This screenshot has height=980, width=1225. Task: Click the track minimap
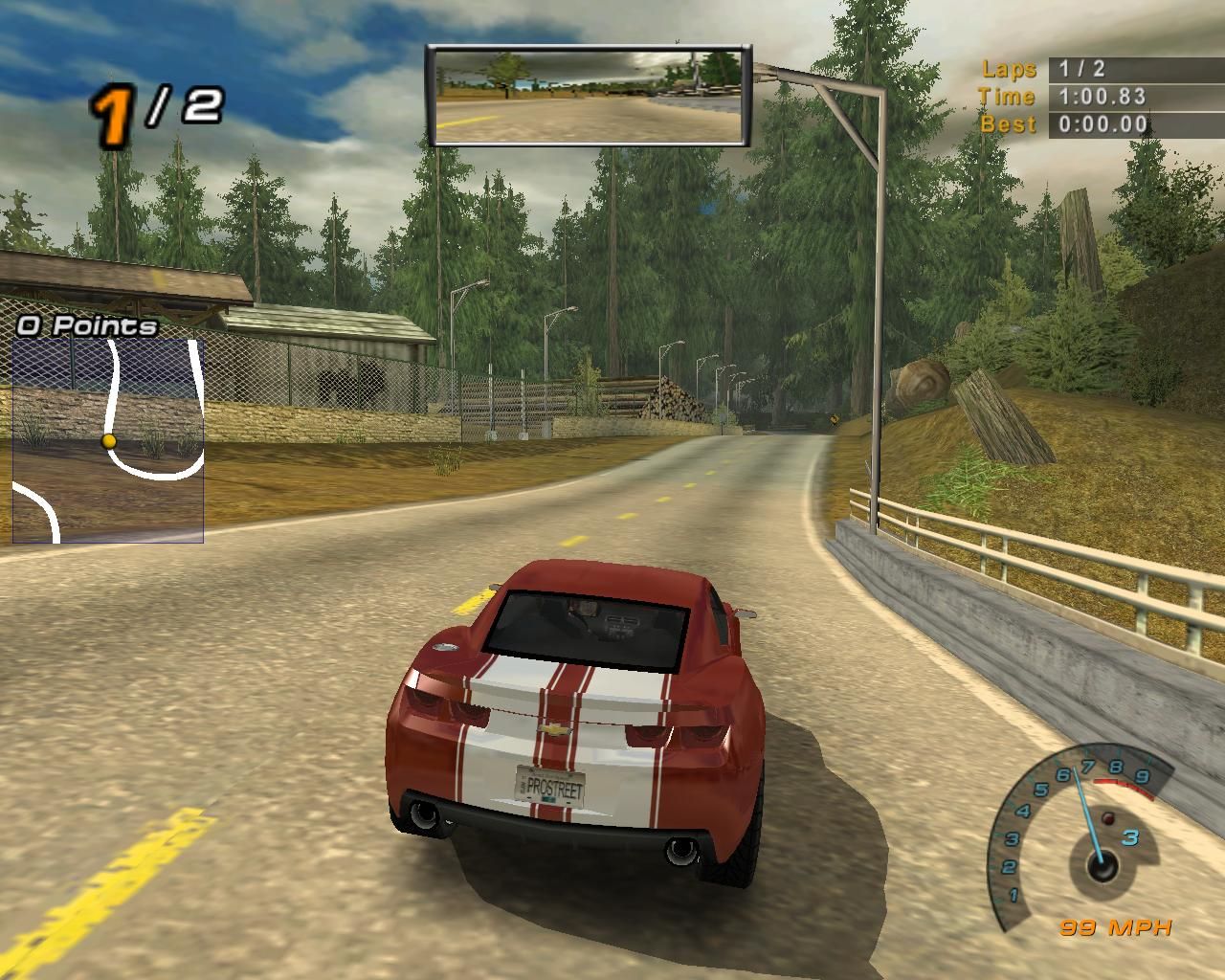pyautogui.click(x=108, y=440)
